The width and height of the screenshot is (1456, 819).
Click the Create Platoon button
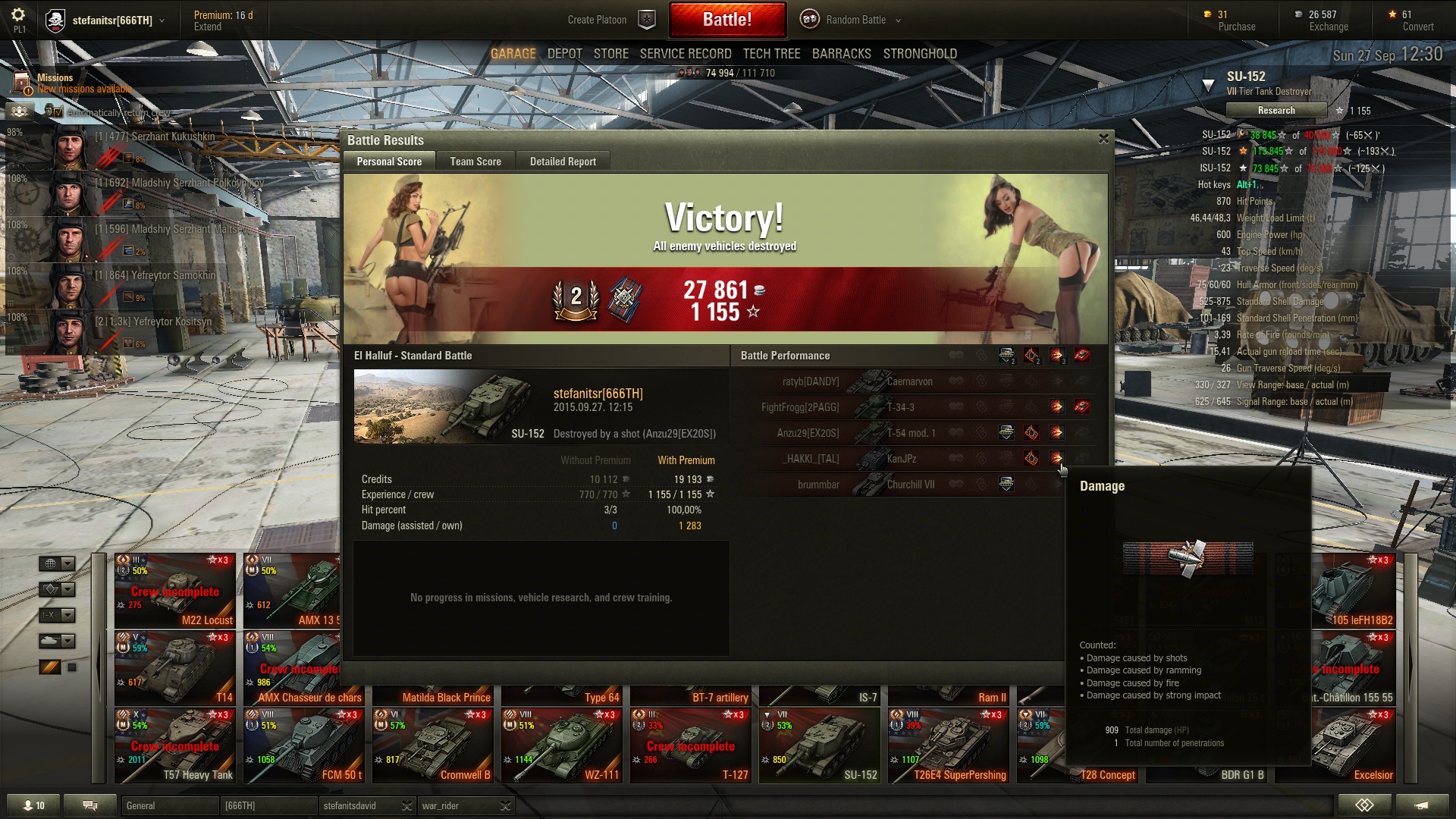tap(610, 20)
